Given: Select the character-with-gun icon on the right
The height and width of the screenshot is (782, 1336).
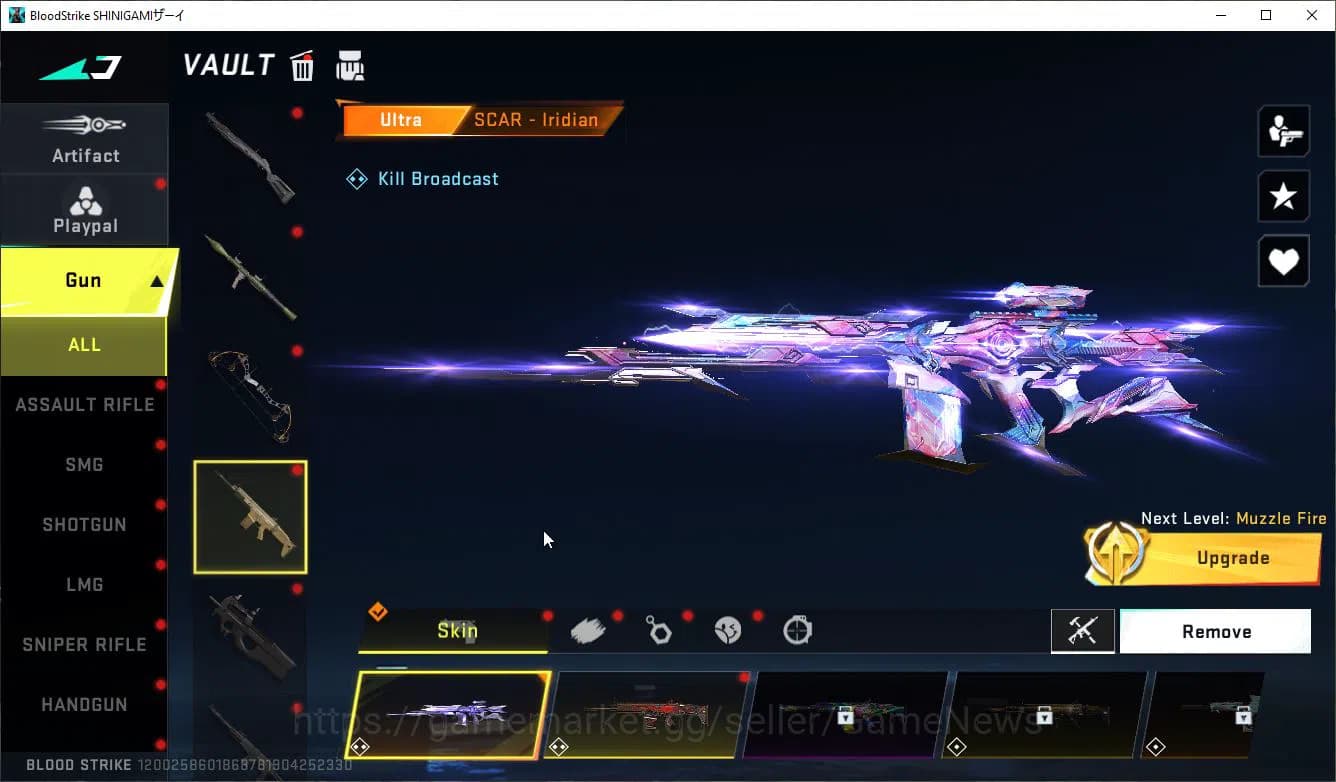Looking at the screenshot, I should pyautogui.click(x=1283, y=131).
